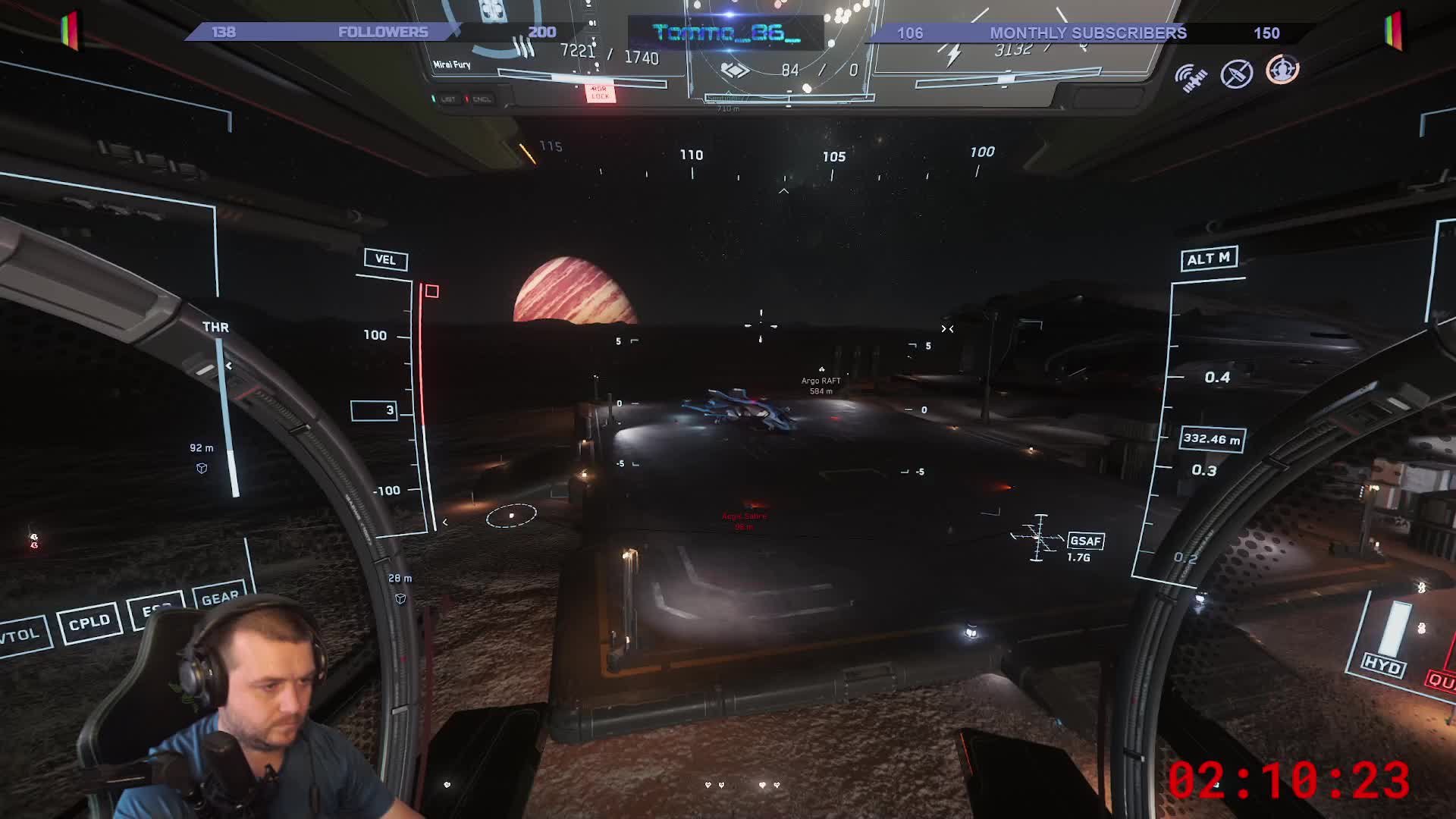The width and height of the screenshot is (1456, 819).
Task: Toggle the CPLD indicator
Action: (89, 623)
